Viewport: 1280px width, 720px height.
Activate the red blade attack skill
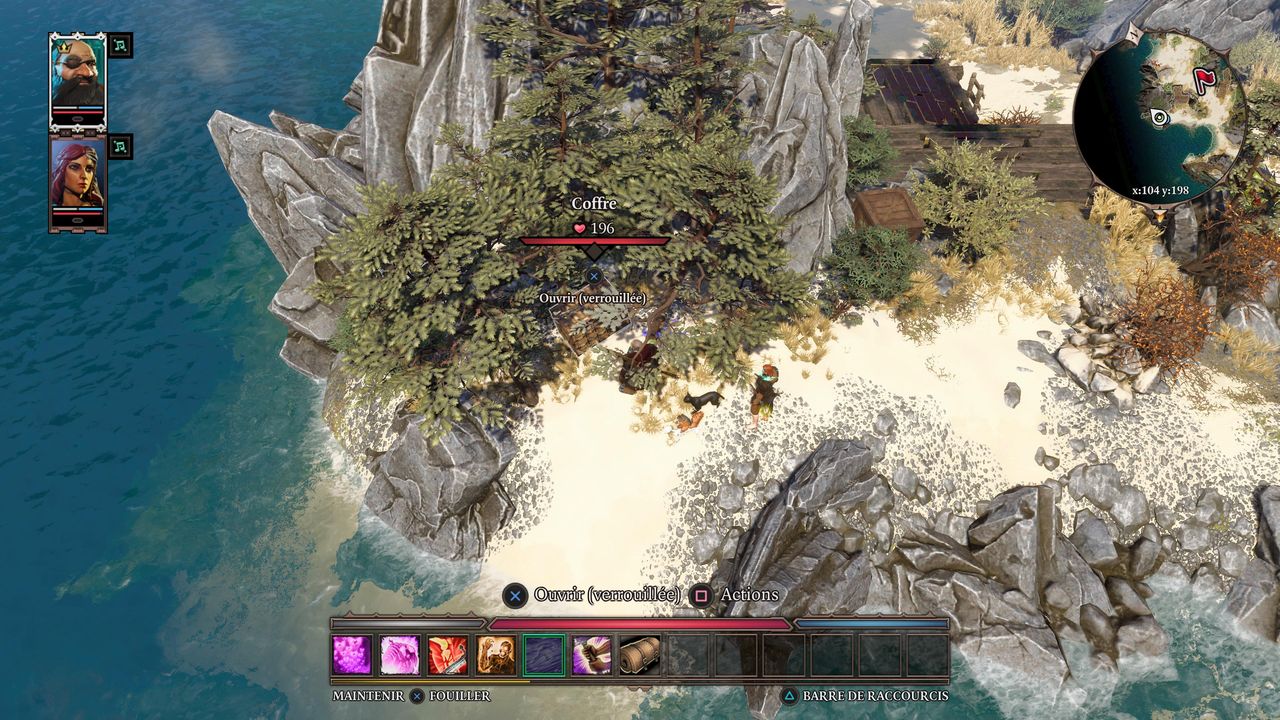448,655
